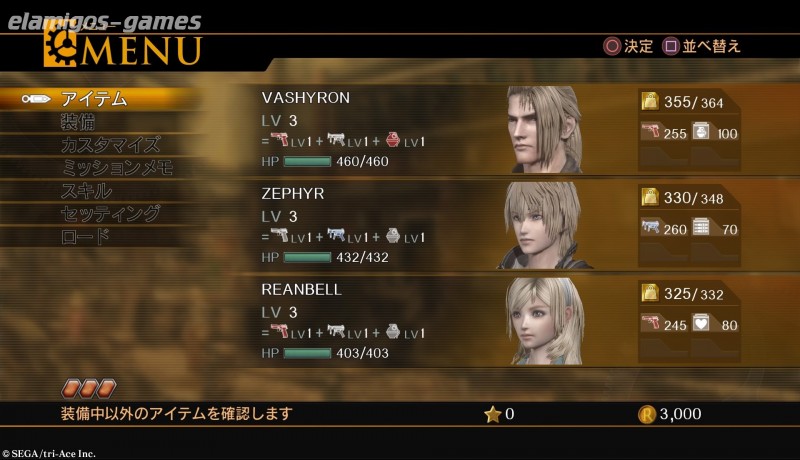Choose the ミッションメモ menu entry
Image resolution: width=800 pixels, height=460 pixels.
pyautogui.click(x=117, y=168)
